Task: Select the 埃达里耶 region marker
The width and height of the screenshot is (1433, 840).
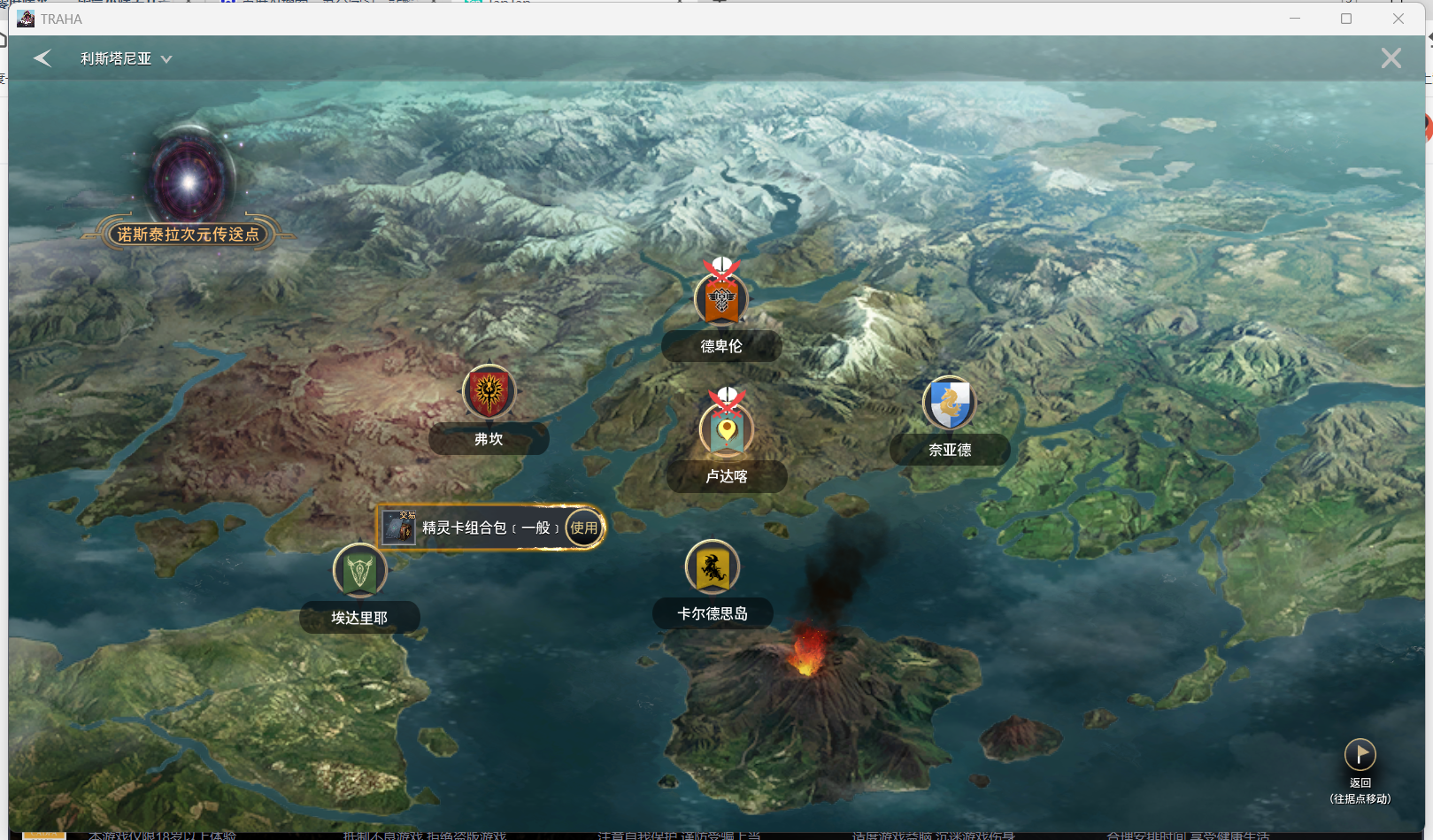Action: (359, 571)
